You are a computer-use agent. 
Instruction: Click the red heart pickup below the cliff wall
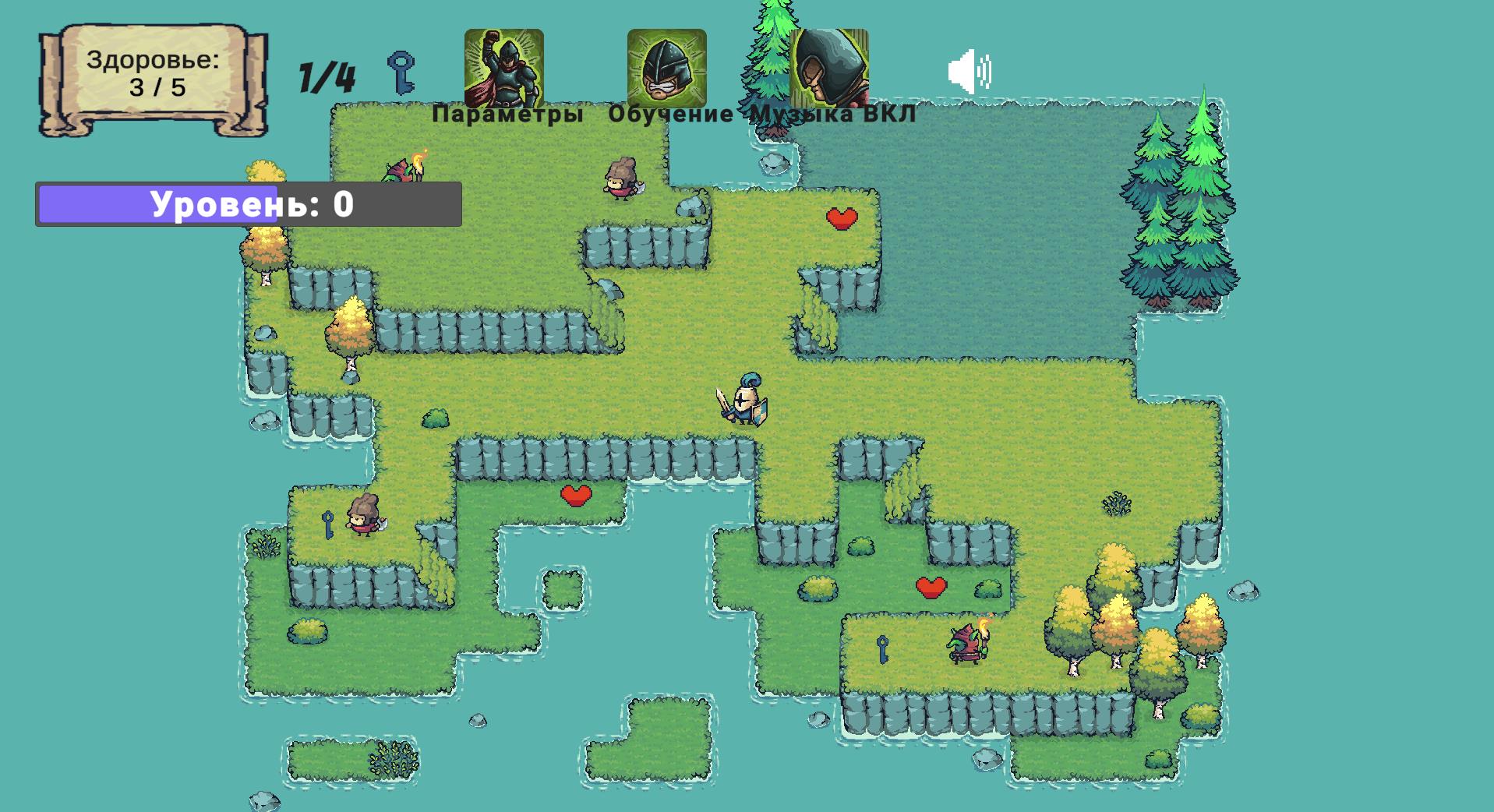[574, 495]
